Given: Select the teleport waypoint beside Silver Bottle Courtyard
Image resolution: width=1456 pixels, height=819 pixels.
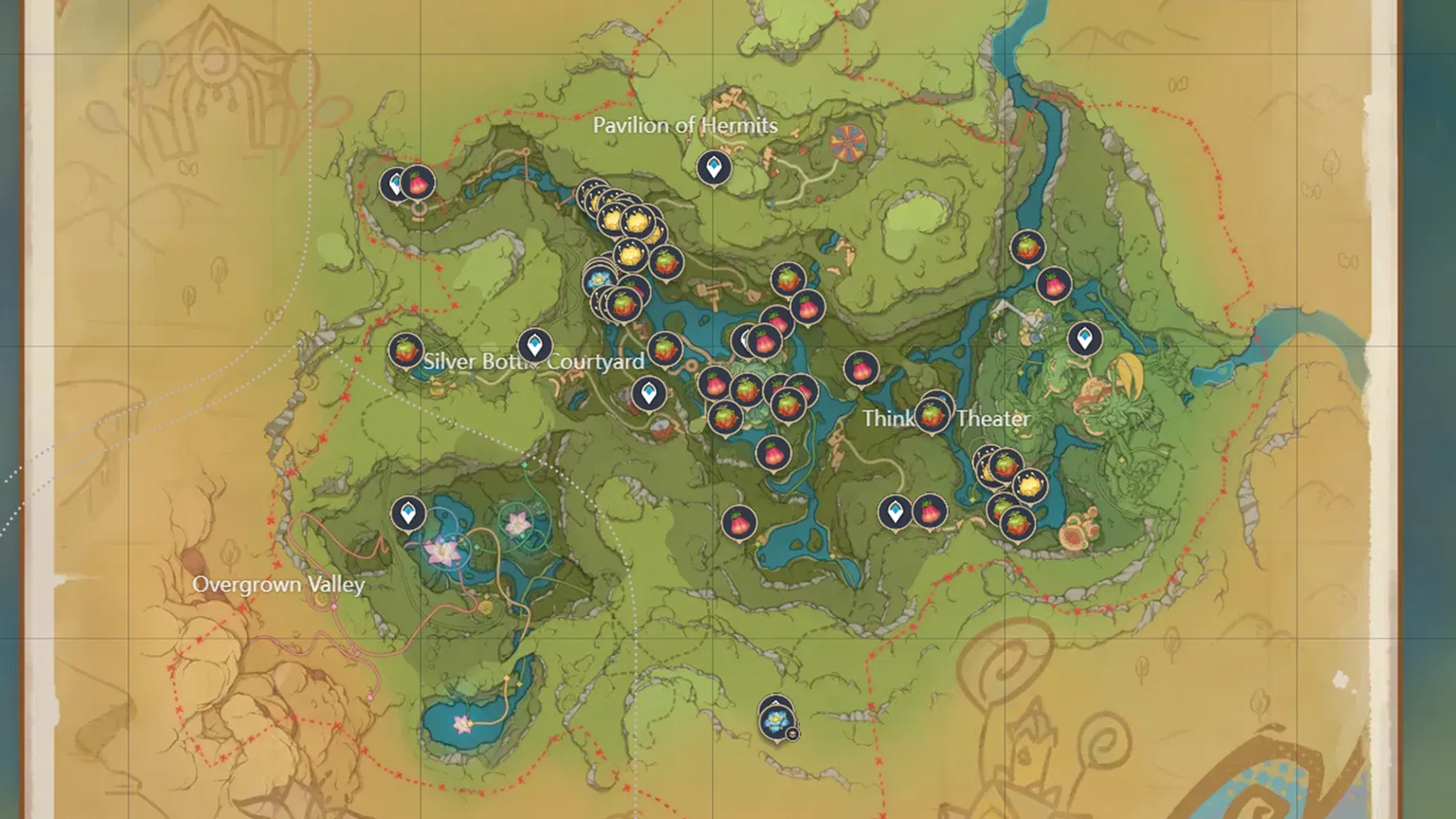Looking at the screenshot, I should (x=535, y=345).
